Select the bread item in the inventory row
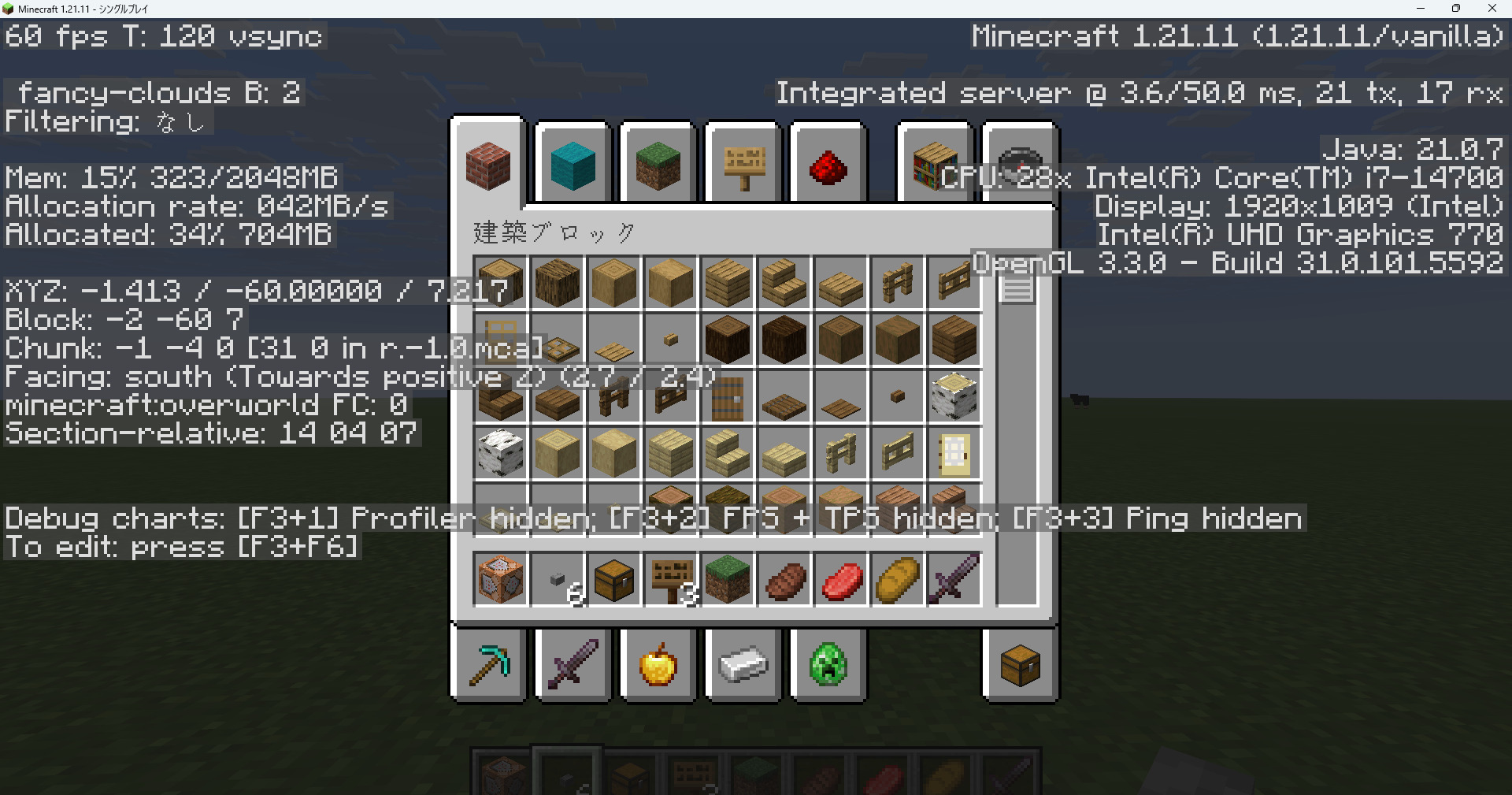 point(897,579)
